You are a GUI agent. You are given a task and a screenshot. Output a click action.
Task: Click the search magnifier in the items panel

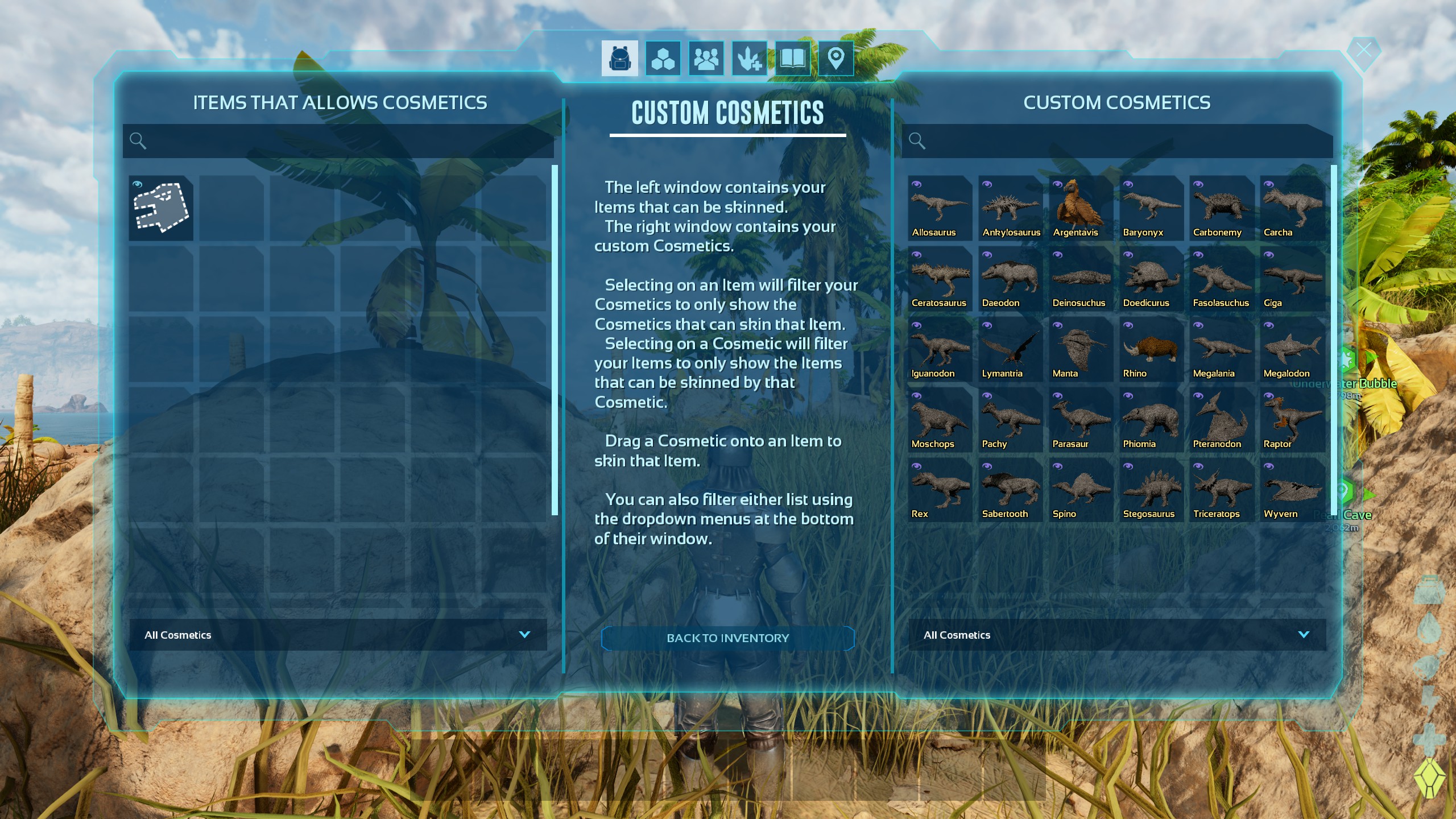click(138, 140)
